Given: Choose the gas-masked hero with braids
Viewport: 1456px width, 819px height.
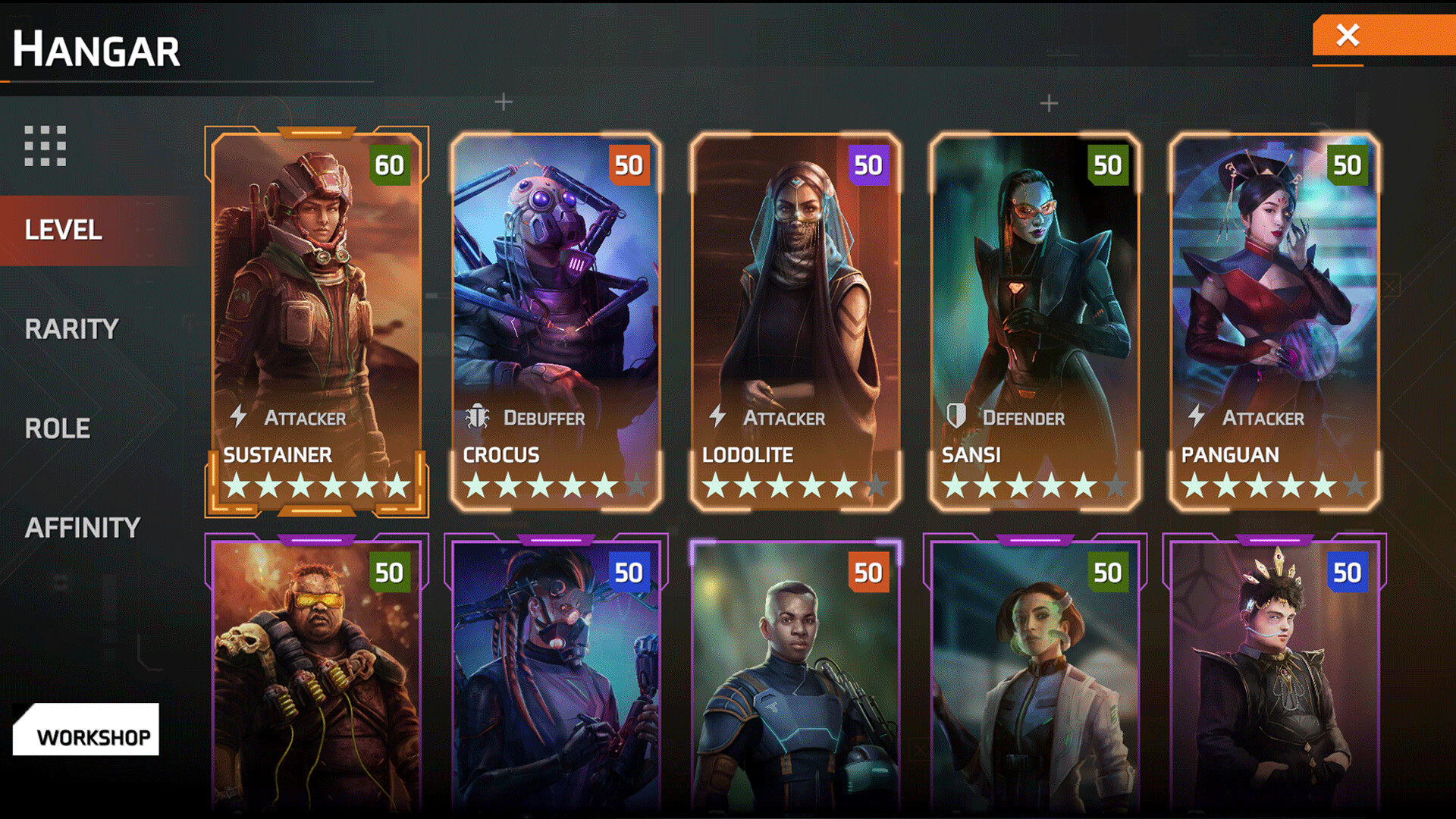Looking at the screenshot, I should pos(556,675).
